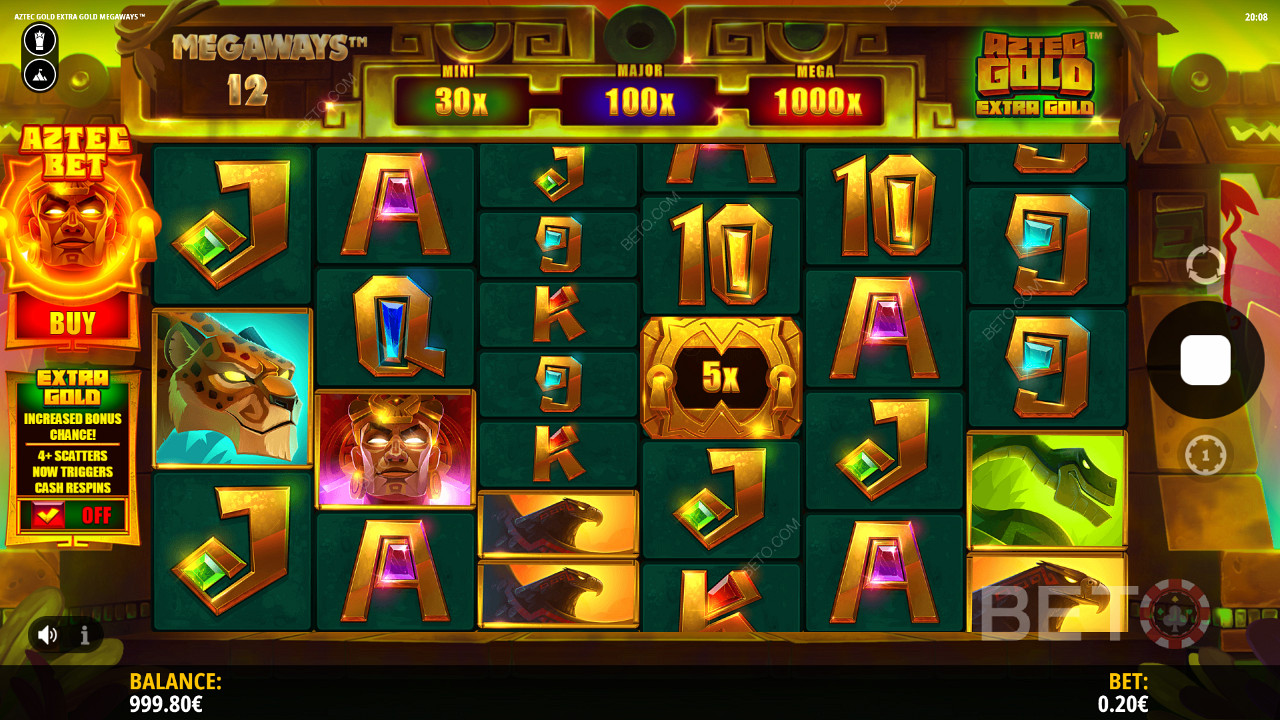
Task: Click the red BUY button under Aztec Bet
Action: 72,322
